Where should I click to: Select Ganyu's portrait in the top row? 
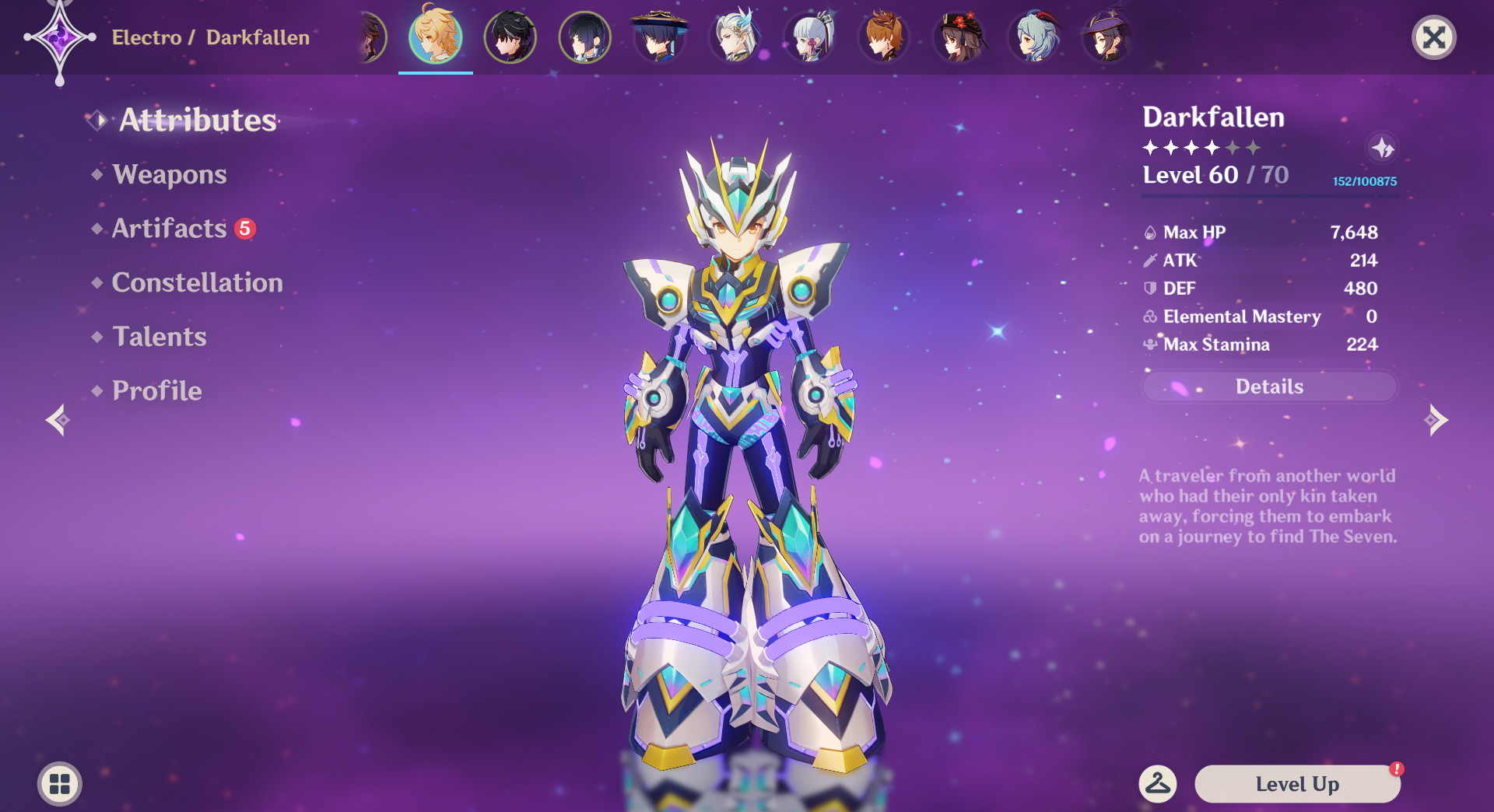[1033, 37]
